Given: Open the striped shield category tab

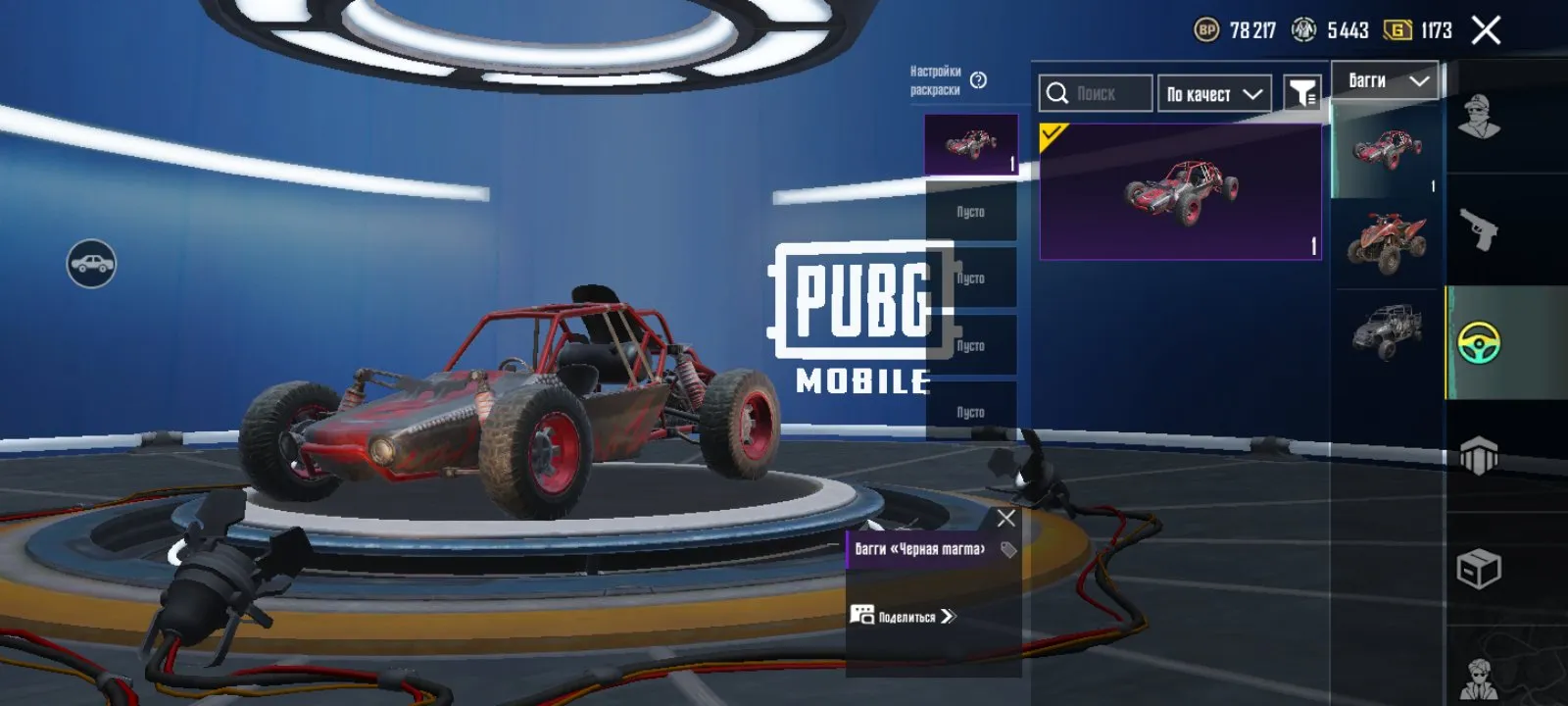Looking at the screenshot, I should (x=1479, y=456).
